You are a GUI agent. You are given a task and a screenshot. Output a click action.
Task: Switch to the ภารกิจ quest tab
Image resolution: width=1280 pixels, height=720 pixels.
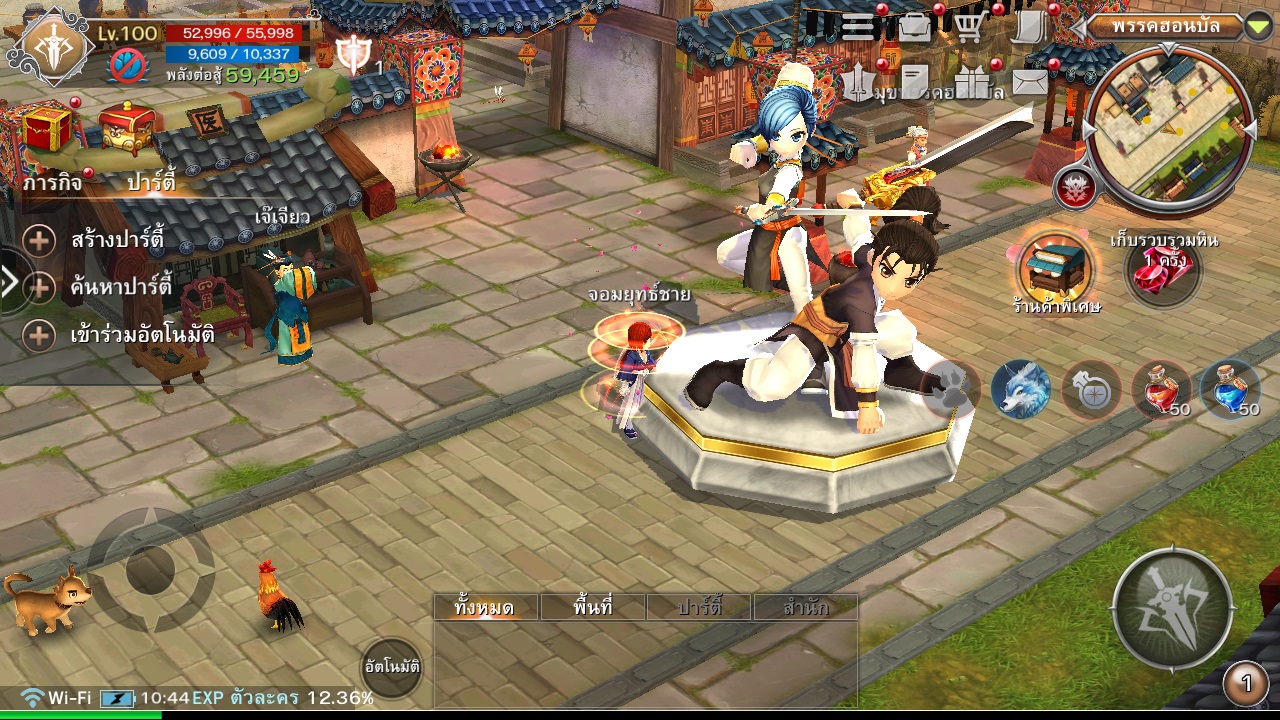[52, 184]
